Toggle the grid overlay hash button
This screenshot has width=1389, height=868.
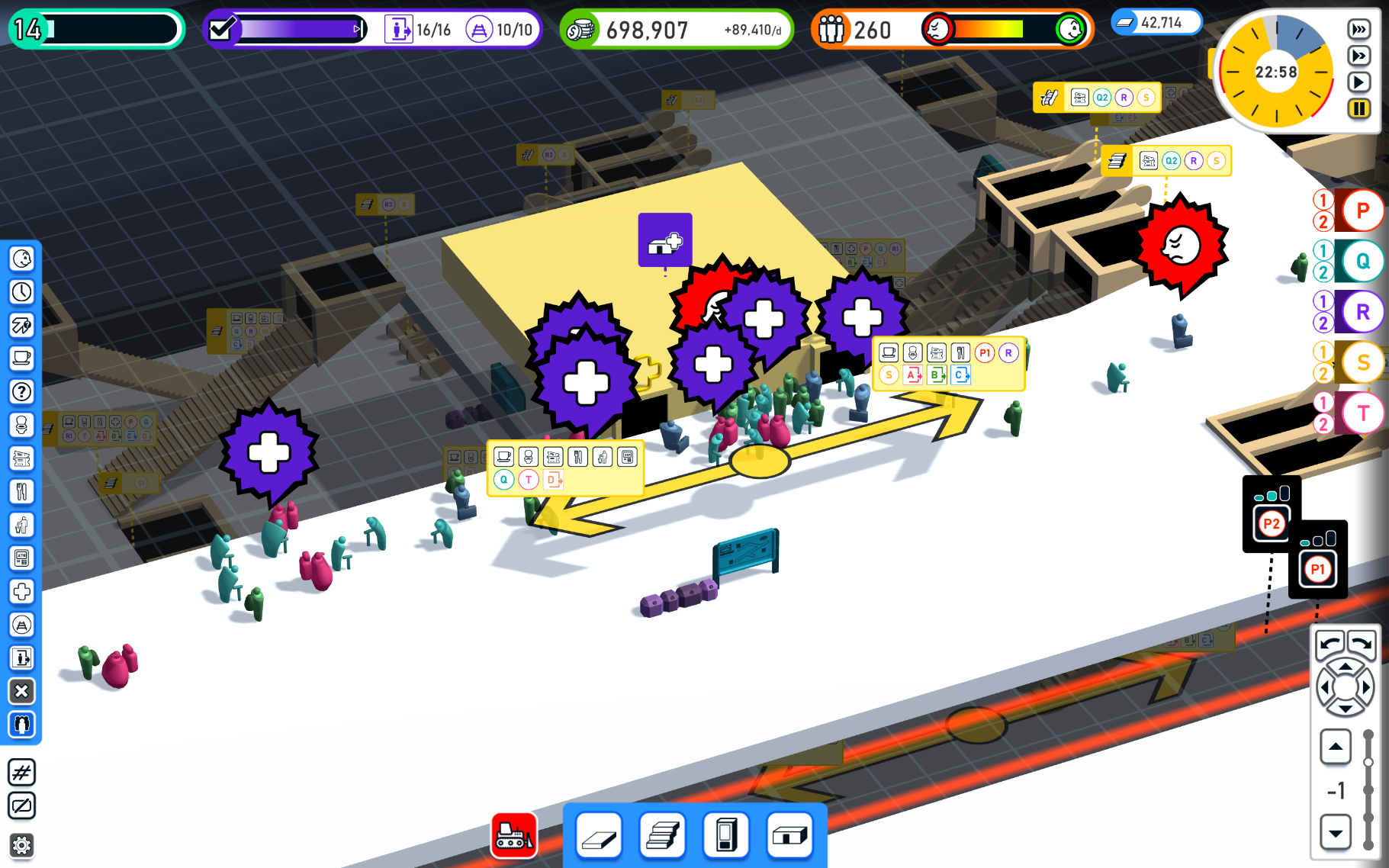click(x=21, y=773)
